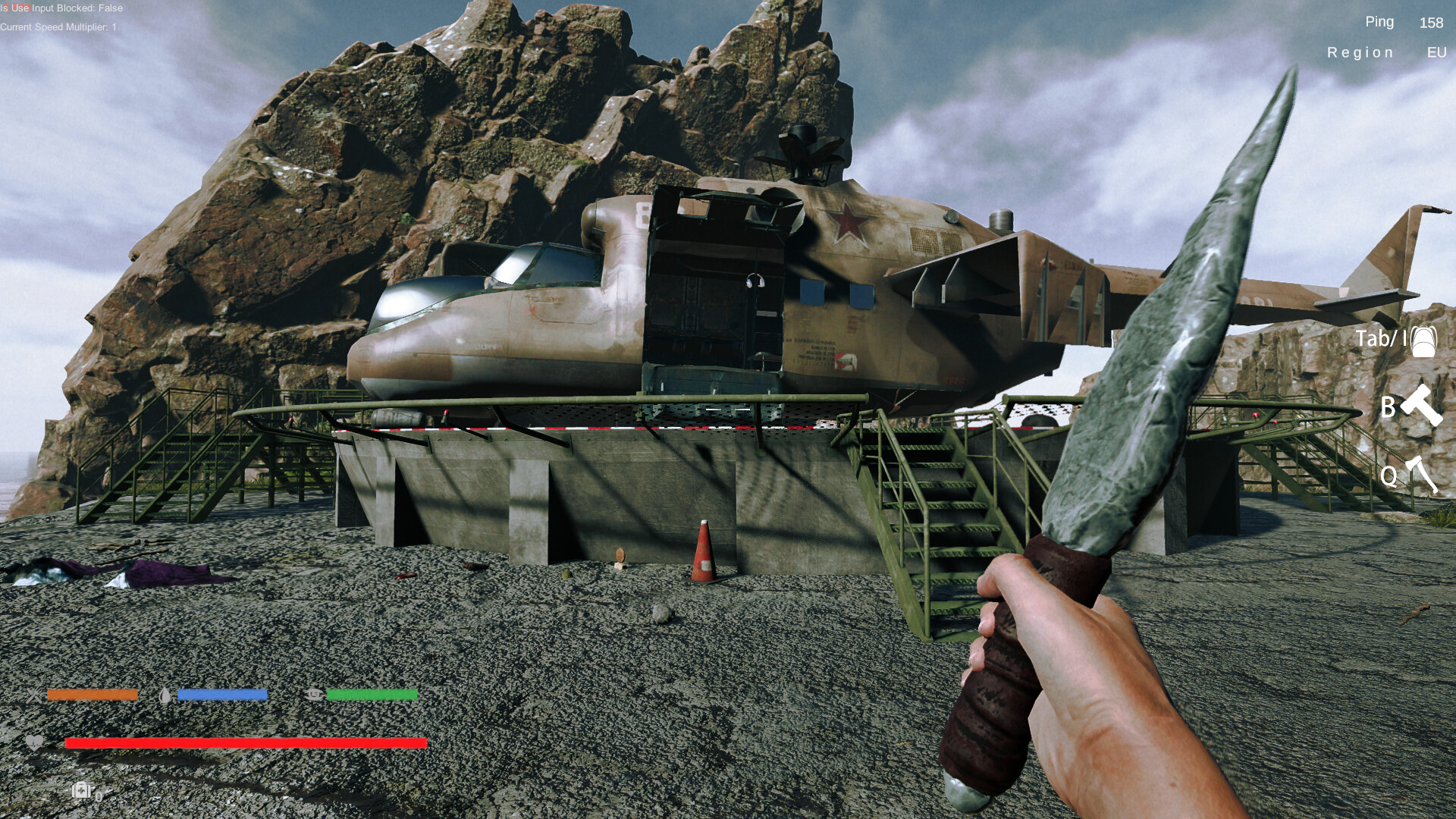1456x819 pixels.
Task: Click the axe quick-craft icon
Action: pos(1423,475)
